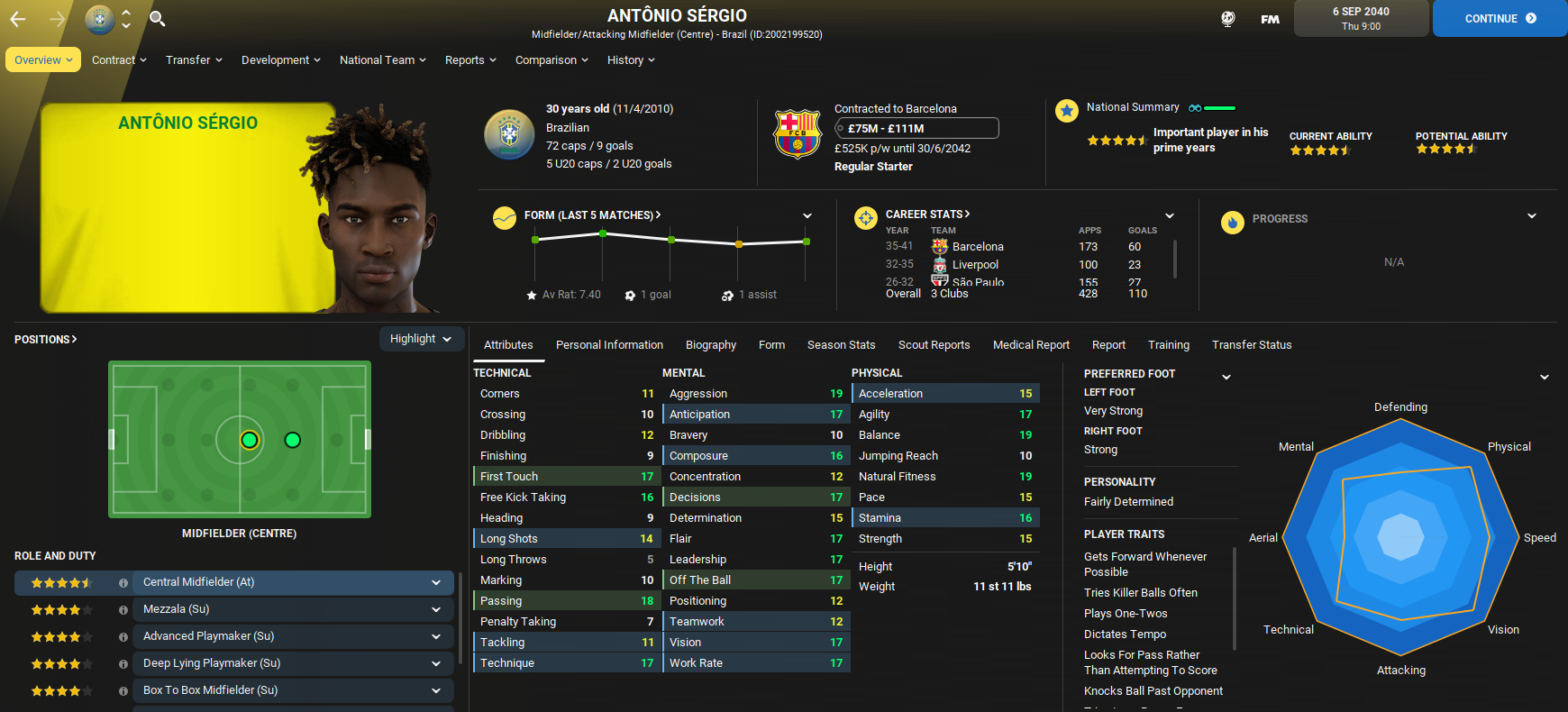Open the Positions detail link

click(45, 339)
